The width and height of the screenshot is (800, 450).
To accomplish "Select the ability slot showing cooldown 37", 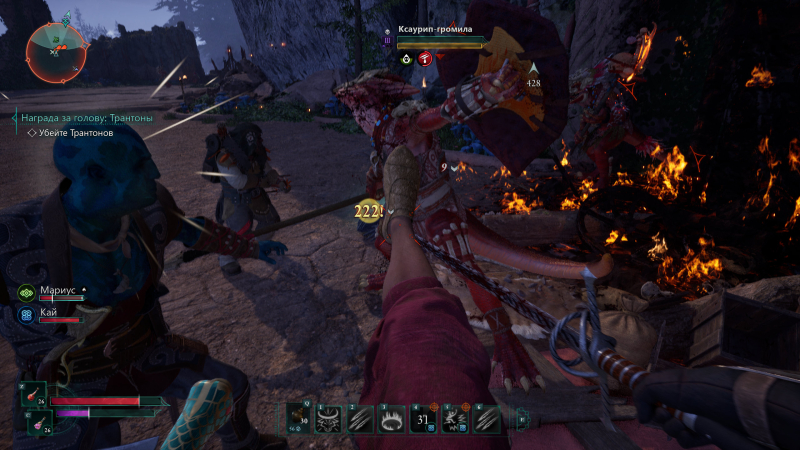I will click(422, 421).
